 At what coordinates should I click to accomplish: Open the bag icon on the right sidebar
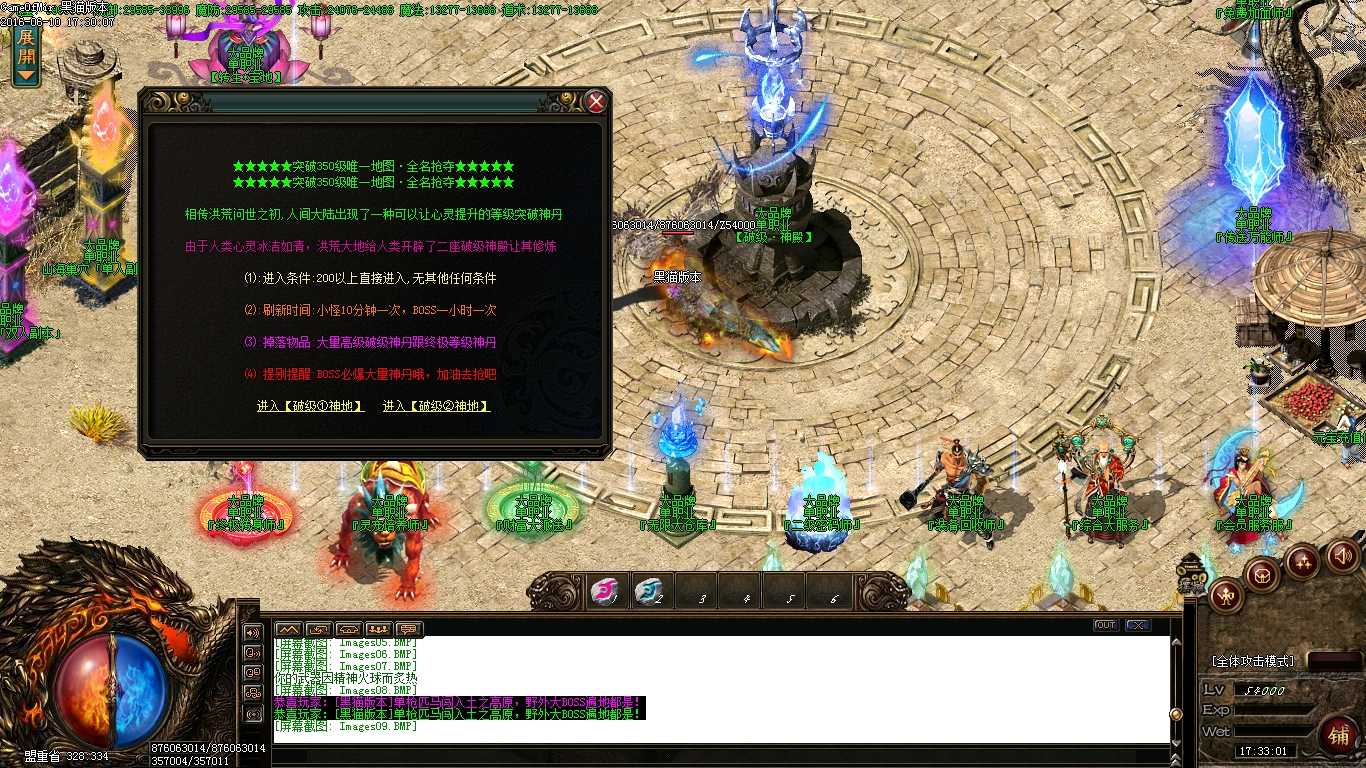[1262, 575]
